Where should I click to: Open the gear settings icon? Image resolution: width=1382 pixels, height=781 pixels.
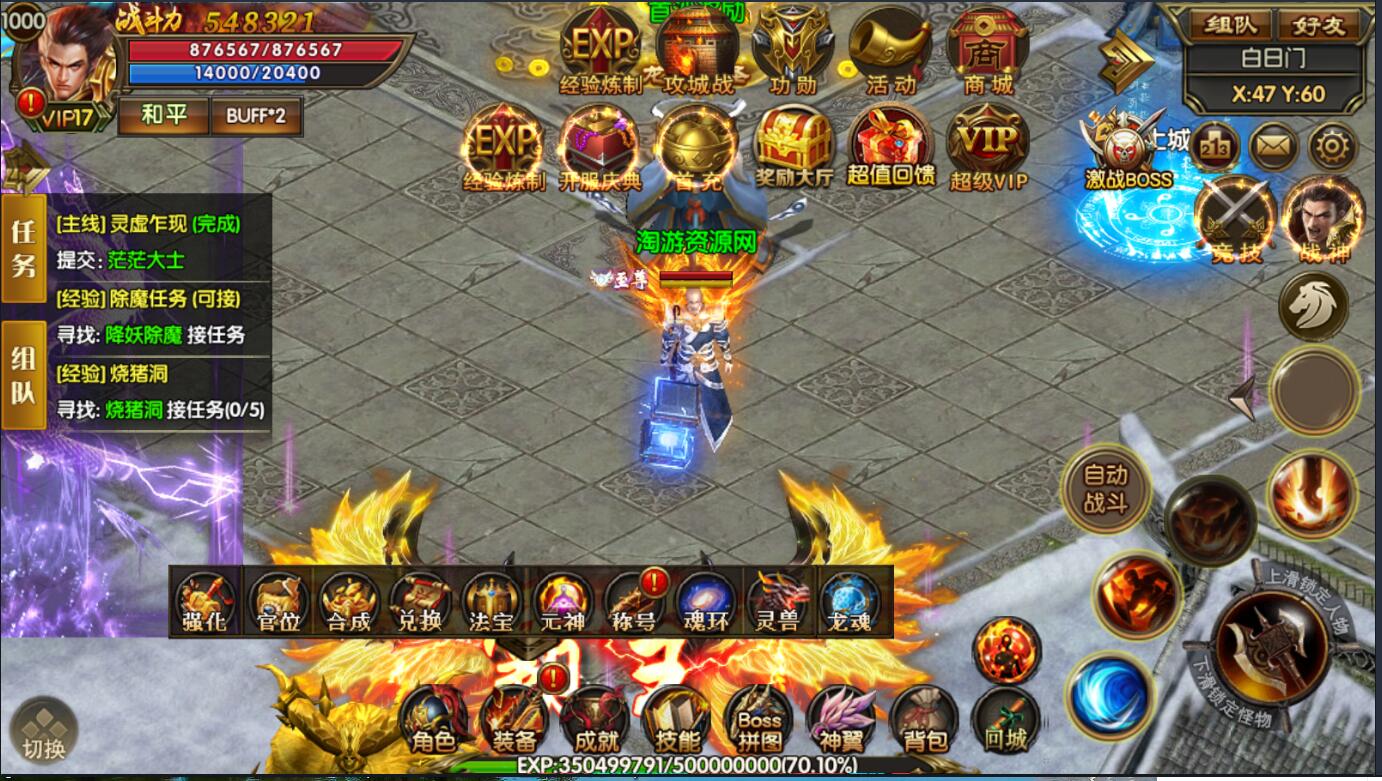1333,148
